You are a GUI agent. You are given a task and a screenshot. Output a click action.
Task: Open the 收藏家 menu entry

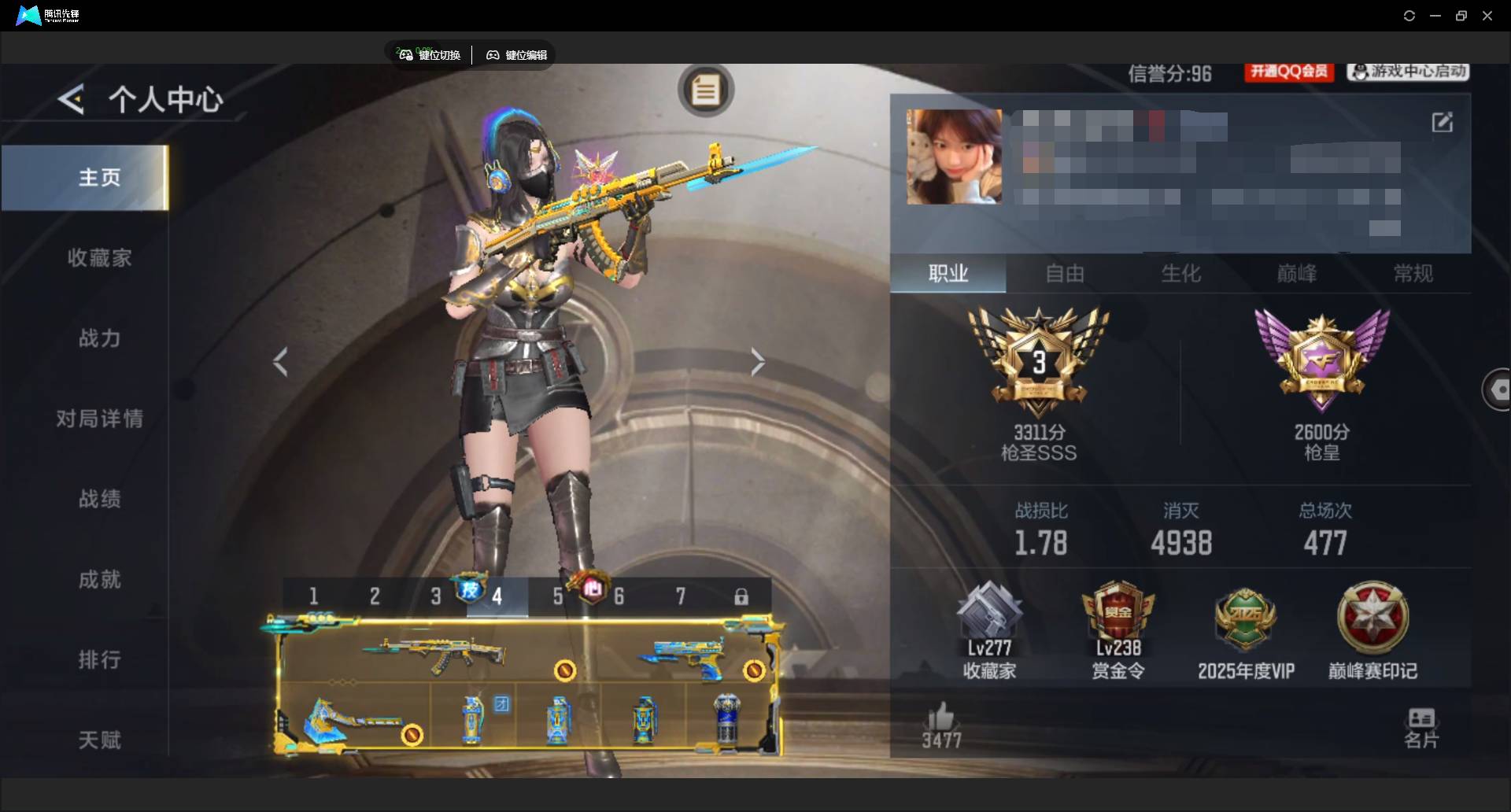pos(99,258)
